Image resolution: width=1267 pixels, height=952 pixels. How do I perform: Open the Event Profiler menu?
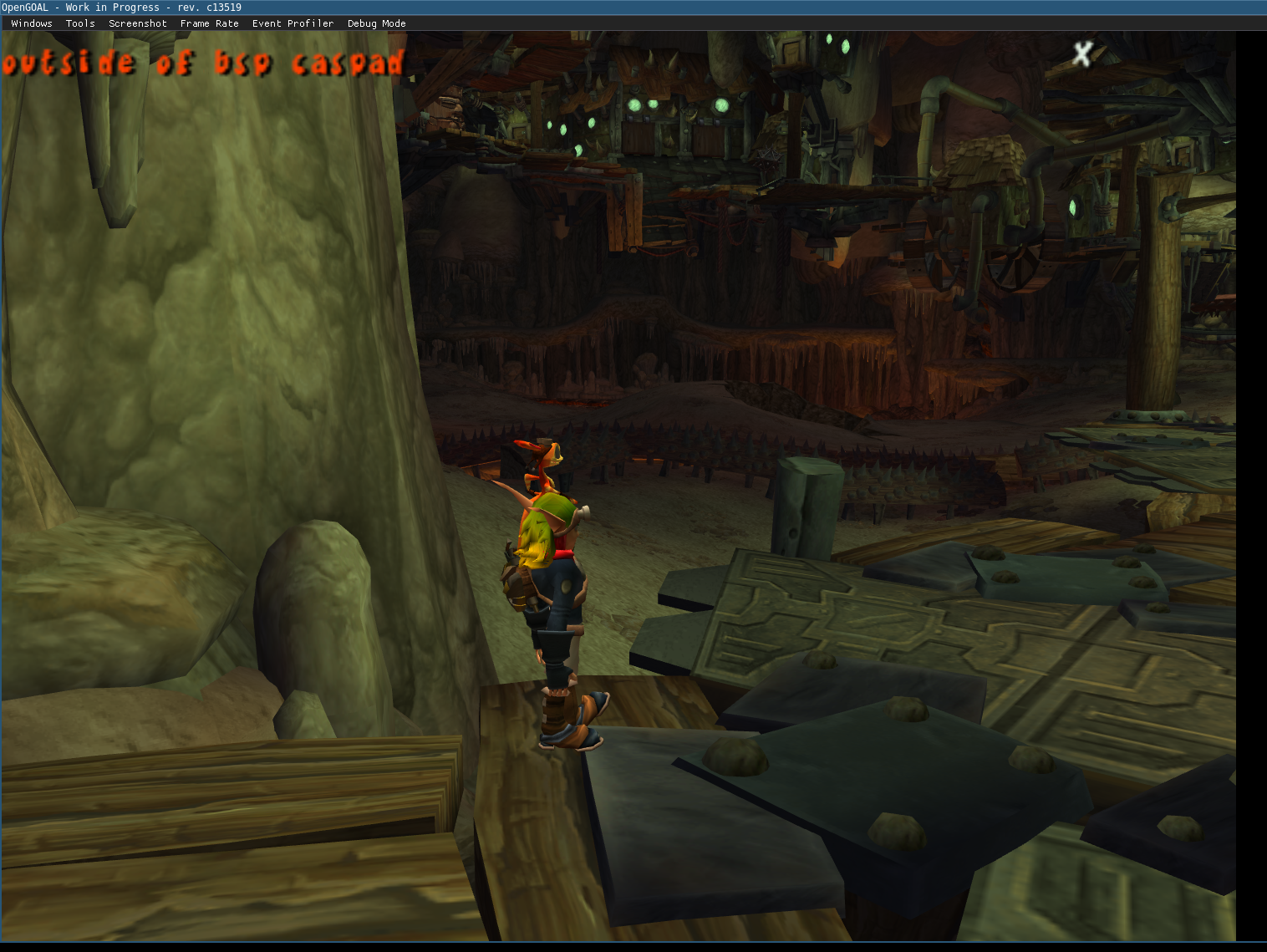tap(293, 23)
